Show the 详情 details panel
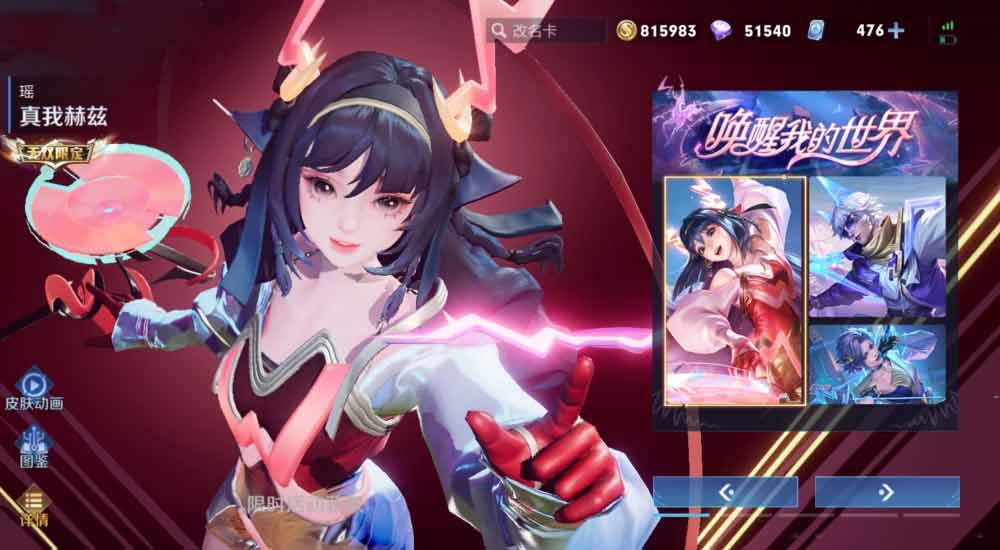1000x550 pixels. tap(33, 505)
